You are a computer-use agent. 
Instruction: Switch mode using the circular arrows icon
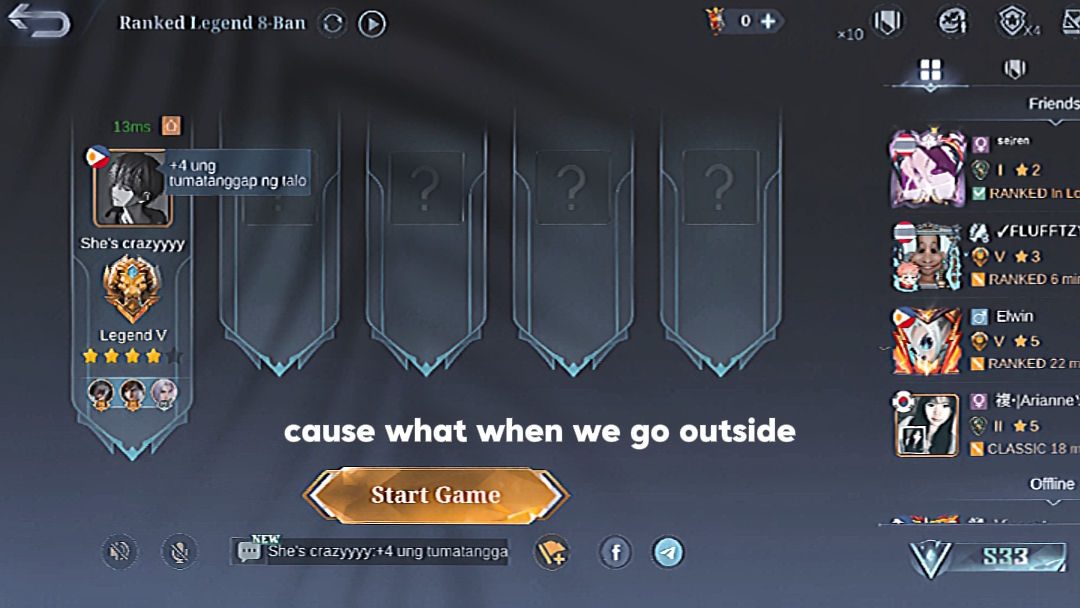pos(333,23)
